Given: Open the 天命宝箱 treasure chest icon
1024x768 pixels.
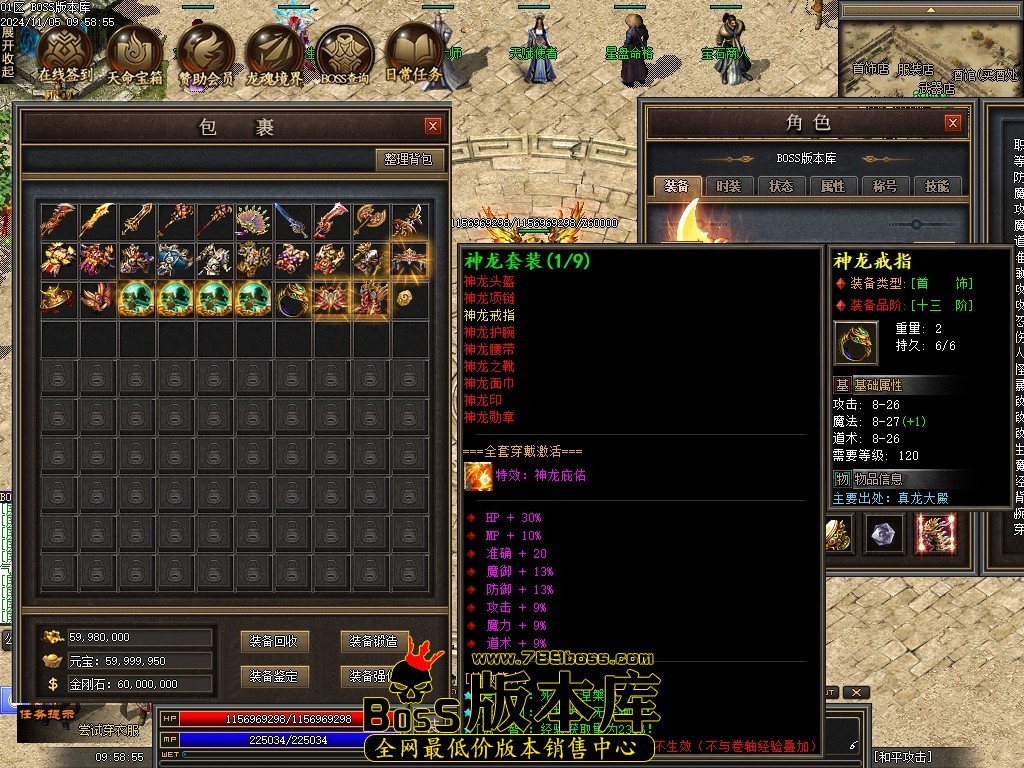Looking at the screenshot, I should [x=135, y=53].
